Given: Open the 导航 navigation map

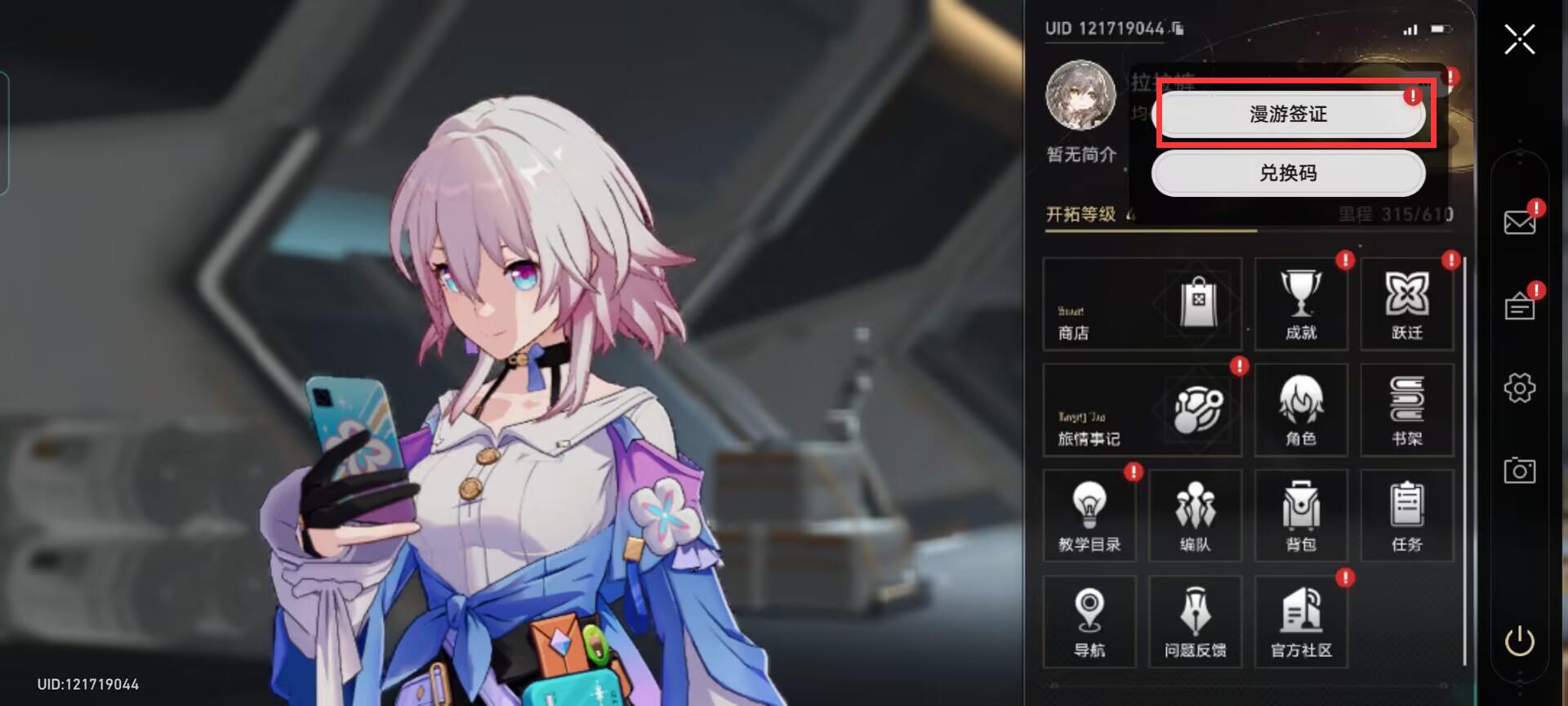Looking at the screenshot, I should (1089, 622).
